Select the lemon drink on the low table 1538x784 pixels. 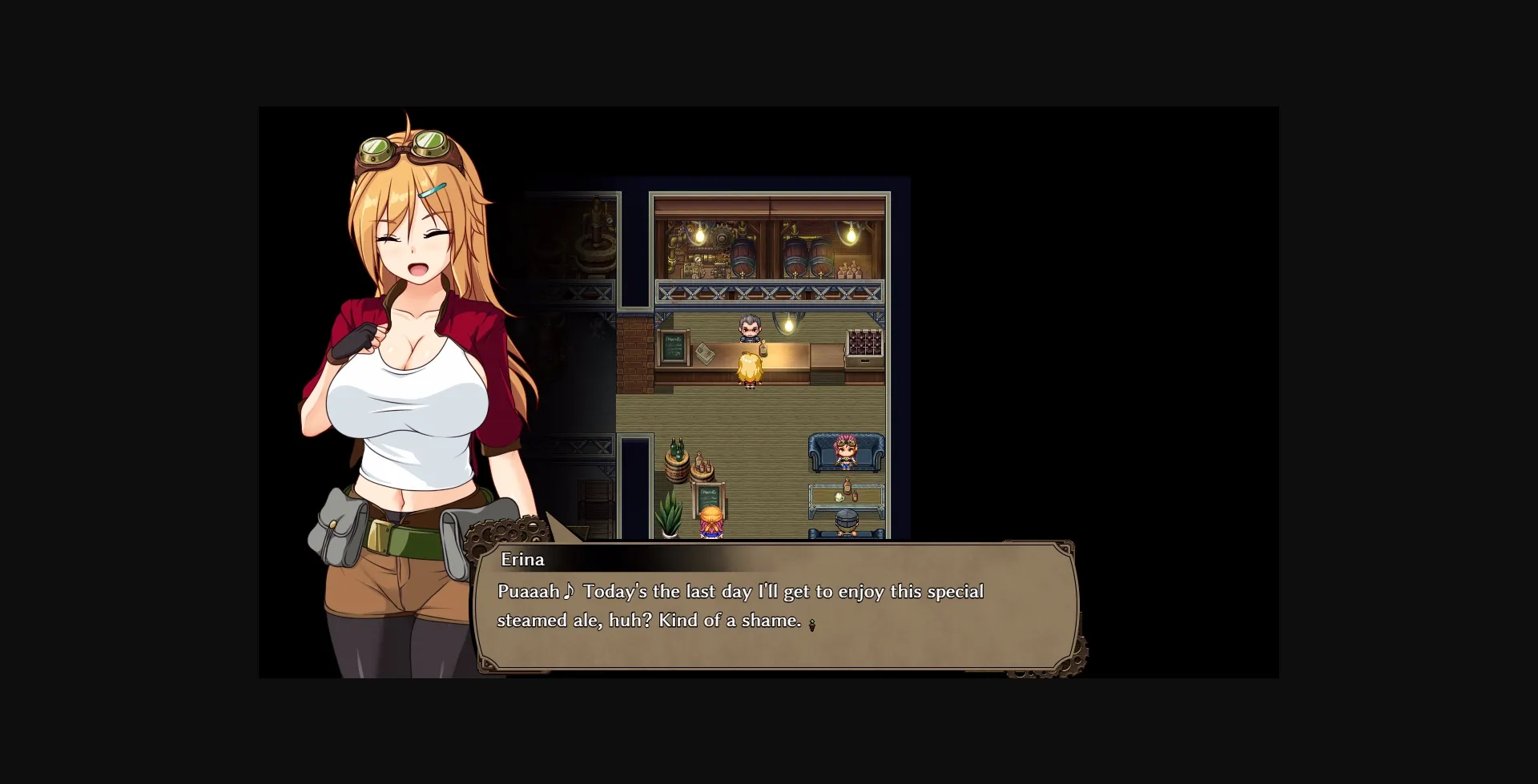tap(839, 499)
